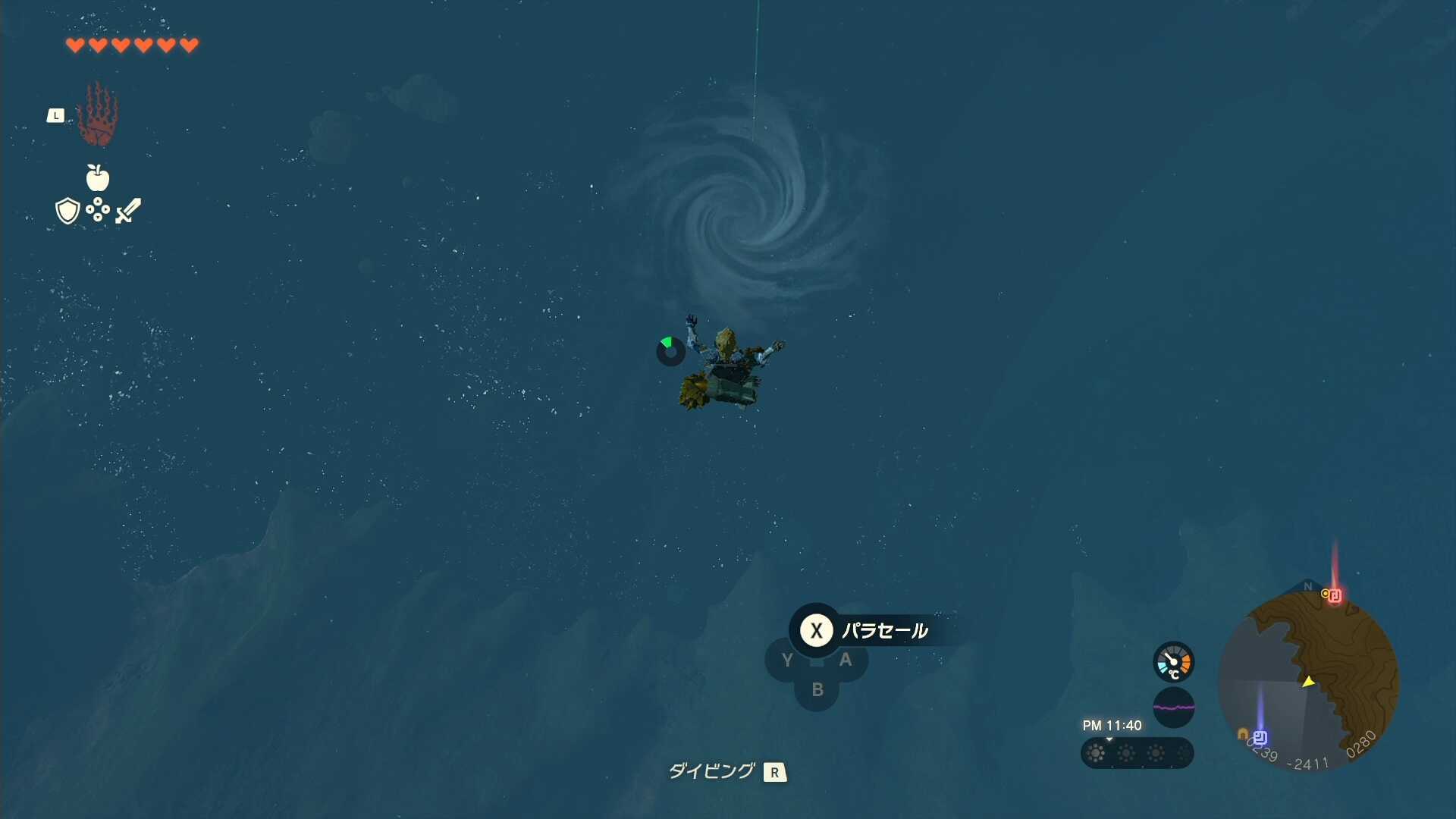Click the temperature gauge dial
The width and height of the screenshot is (1456, 819).
(1173, 661)
